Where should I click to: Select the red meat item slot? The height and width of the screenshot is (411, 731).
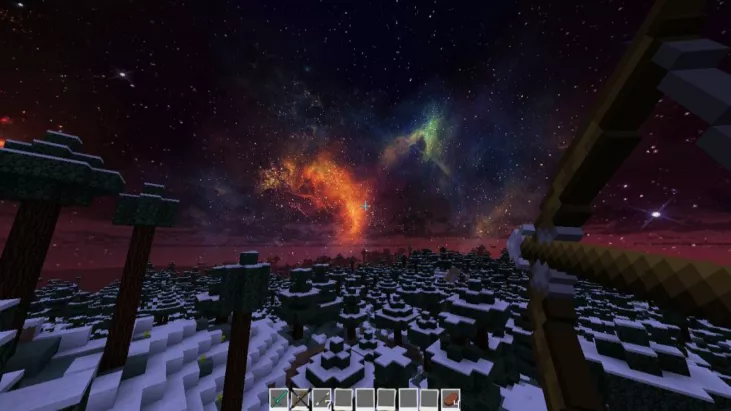click(x=451, y=399)
